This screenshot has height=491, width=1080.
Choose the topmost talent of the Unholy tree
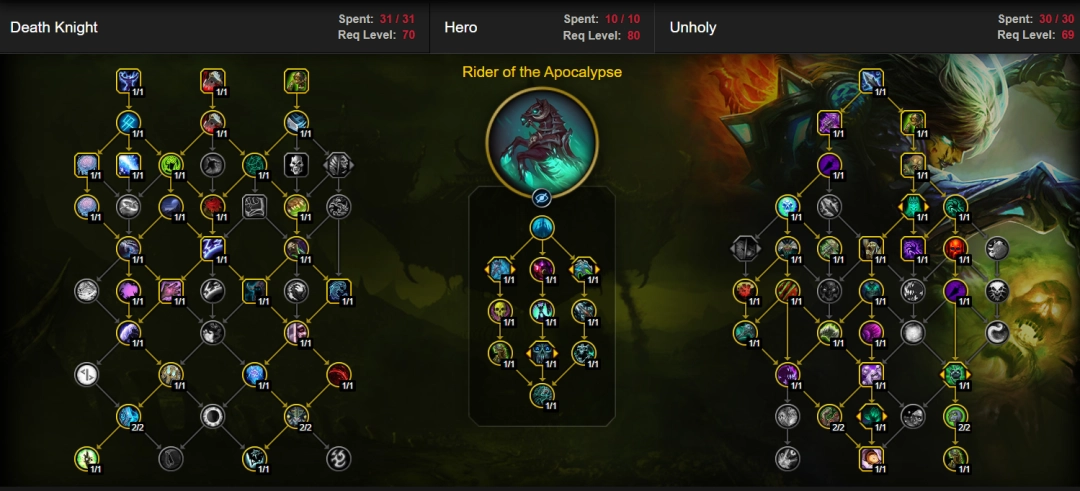[871, 80]
